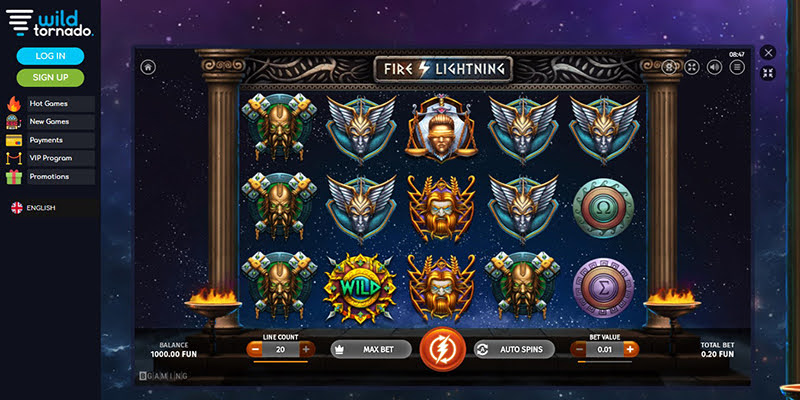Decrease the line count
Viewport: 800px width, 400px height.
click(255, 349)
